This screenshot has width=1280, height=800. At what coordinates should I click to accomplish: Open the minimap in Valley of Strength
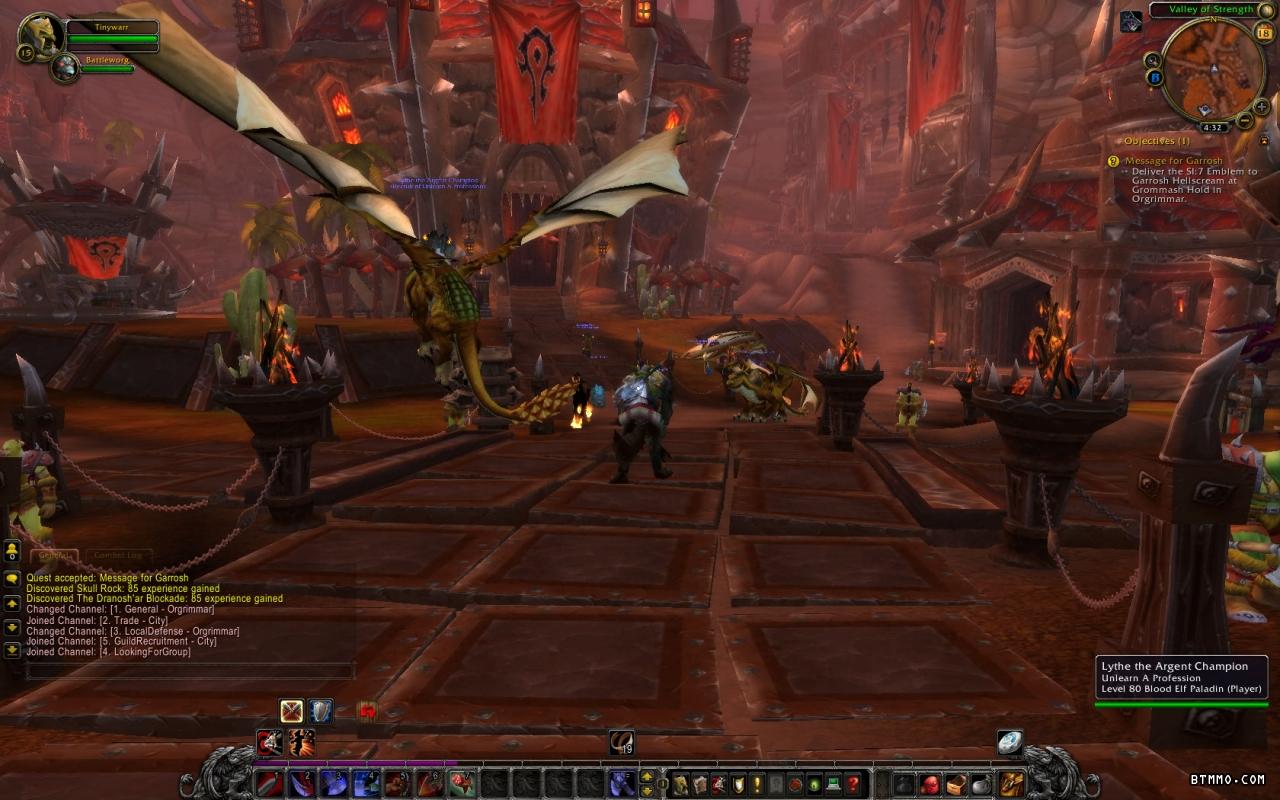[1213, 70]
